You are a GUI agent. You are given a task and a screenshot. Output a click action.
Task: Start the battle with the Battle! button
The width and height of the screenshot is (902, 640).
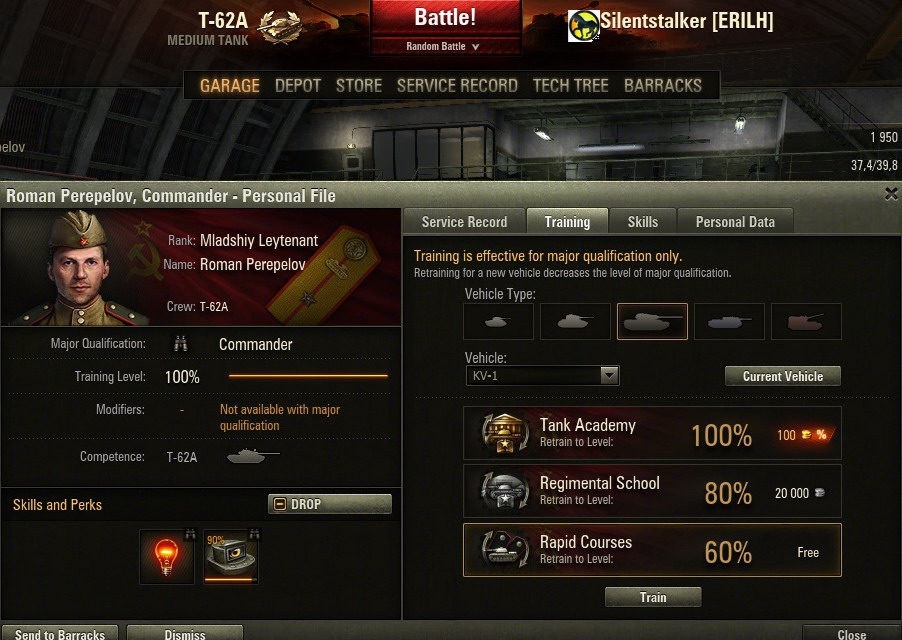tap(446, 18)
